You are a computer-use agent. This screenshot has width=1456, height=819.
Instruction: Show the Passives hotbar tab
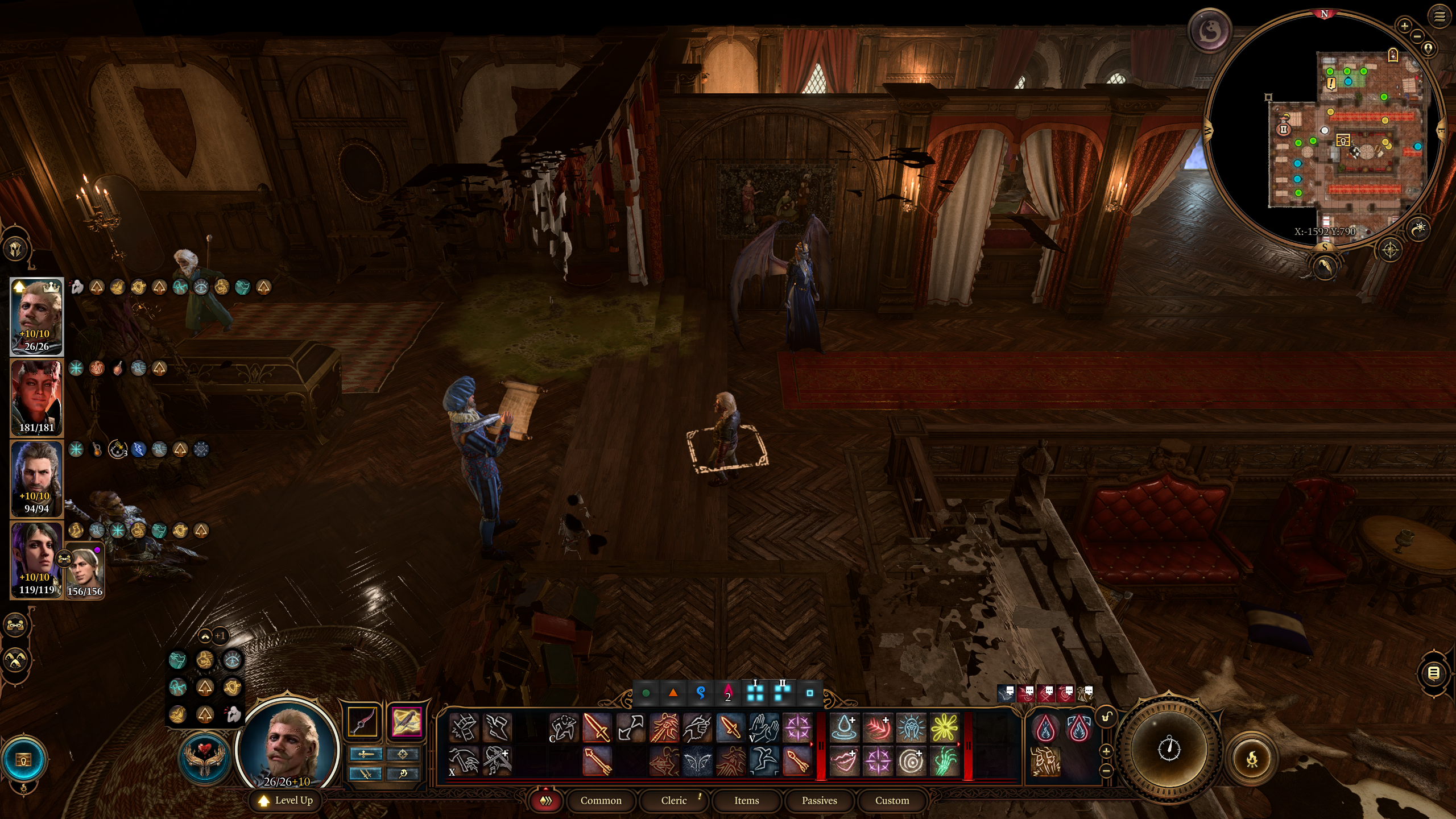[x=819, y=800]
